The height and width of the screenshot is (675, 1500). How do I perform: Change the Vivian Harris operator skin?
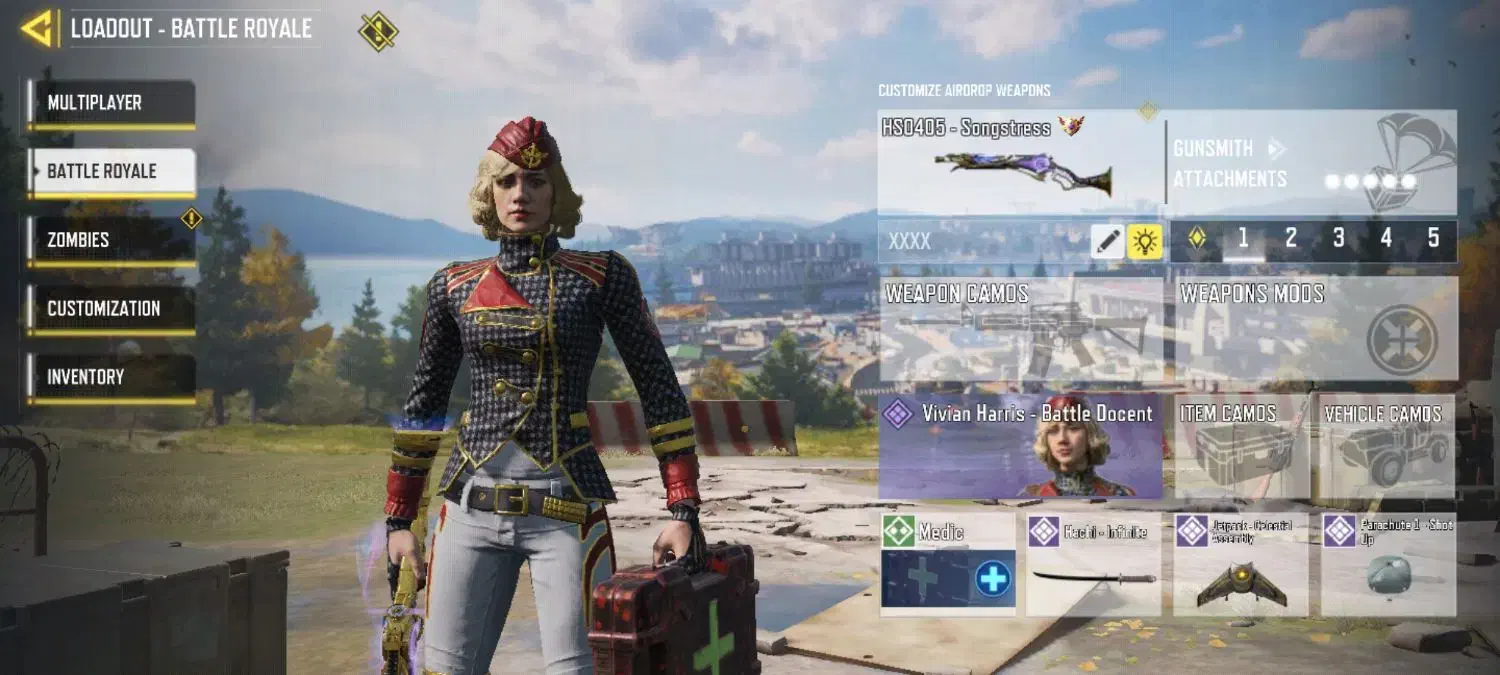pyautogui.click(x=1021, y=446)
